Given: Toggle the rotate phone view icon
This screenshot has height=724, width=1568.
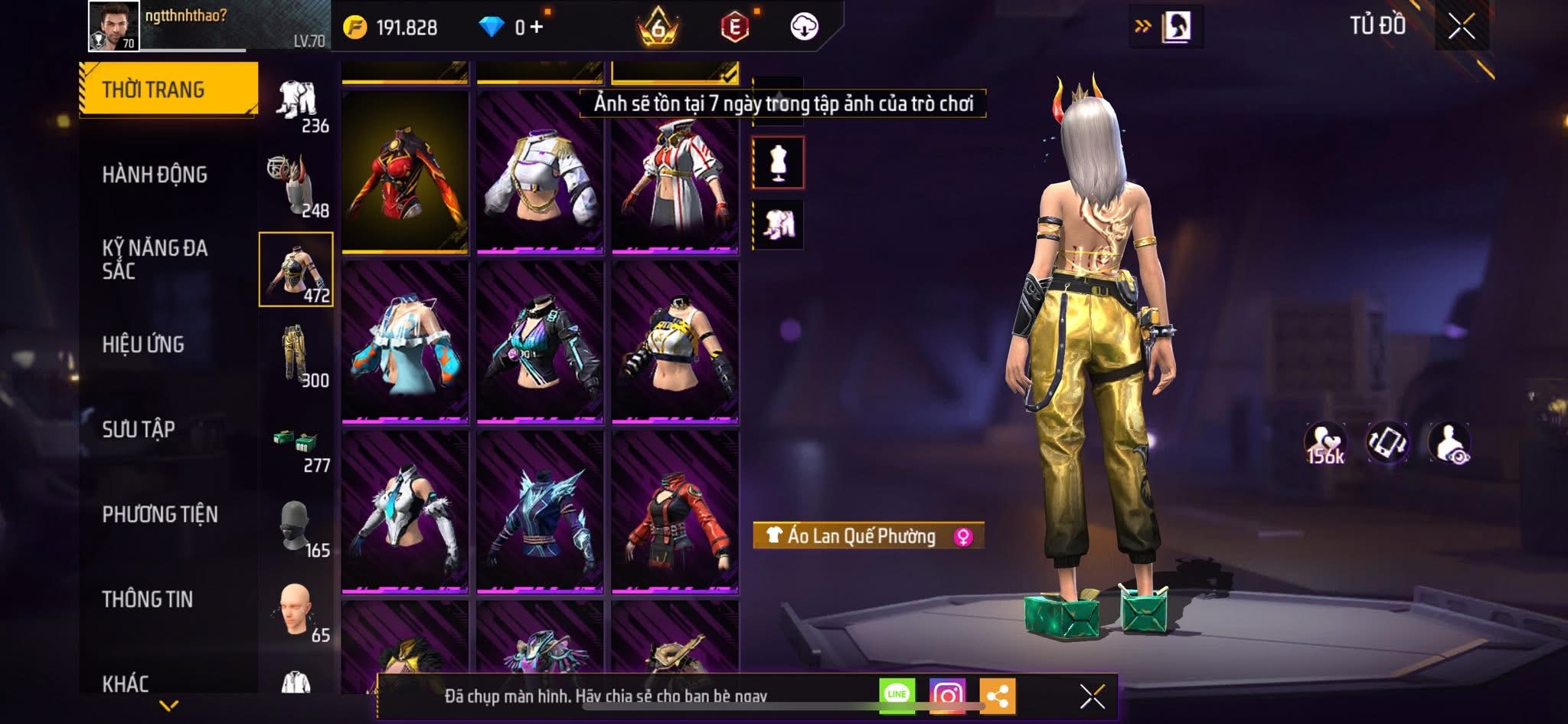Looking at the screenshot, I should 1387,443.
